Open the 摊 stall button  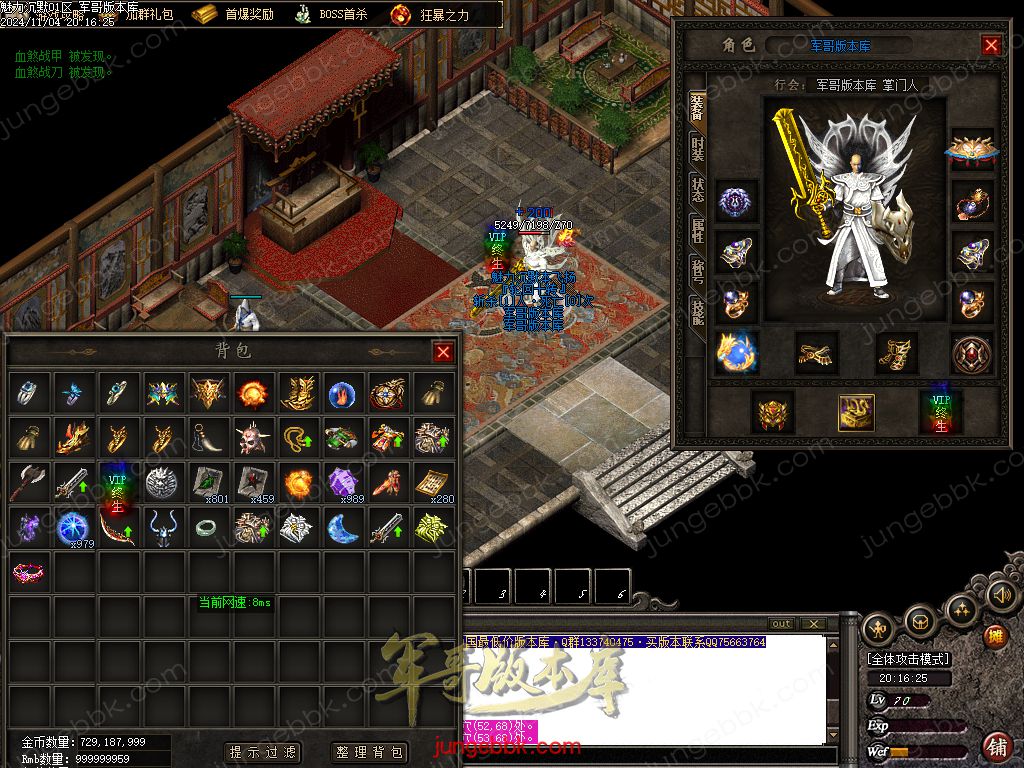(995, 636)
